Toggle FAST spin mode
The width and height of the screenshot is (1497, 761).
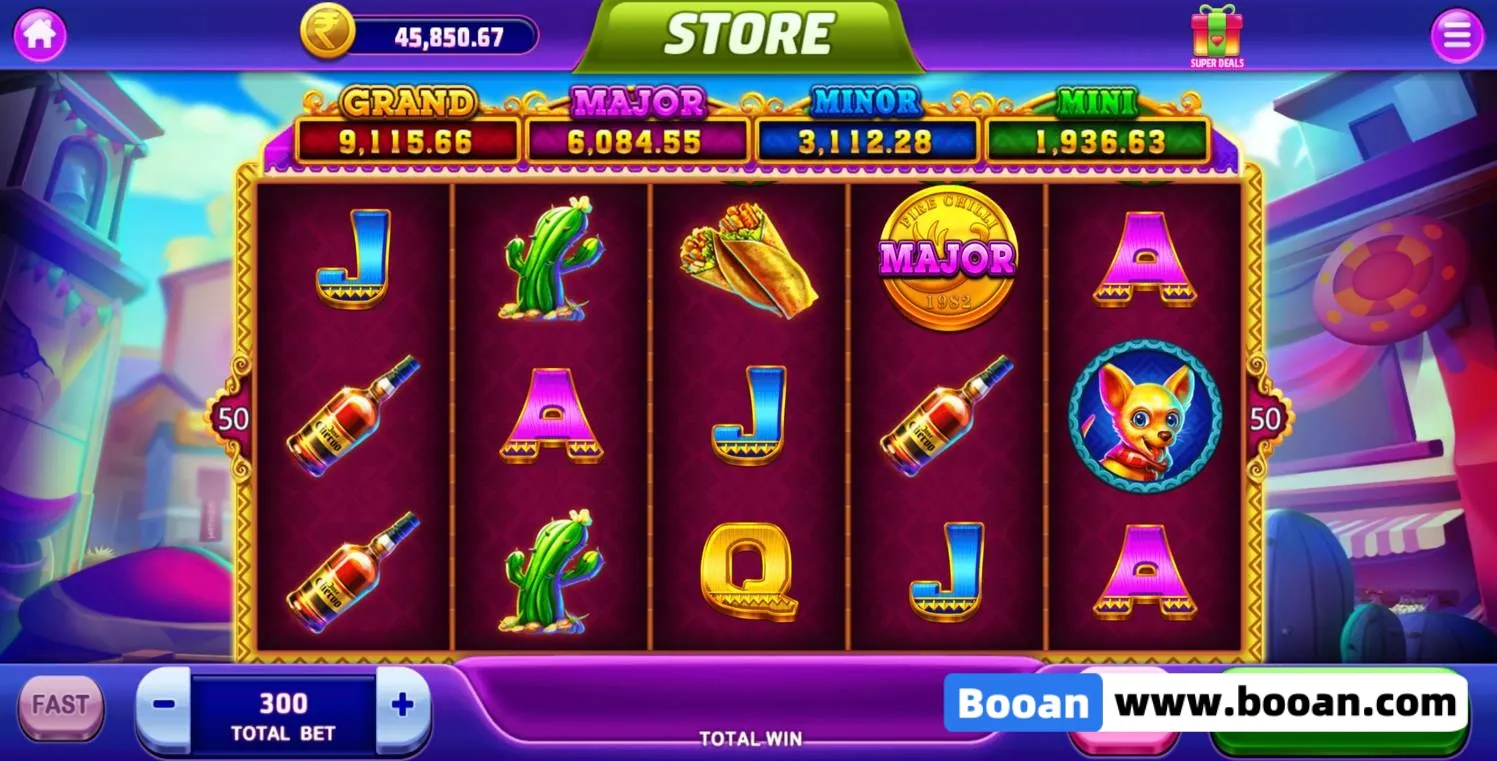click(x=60, y=706)
